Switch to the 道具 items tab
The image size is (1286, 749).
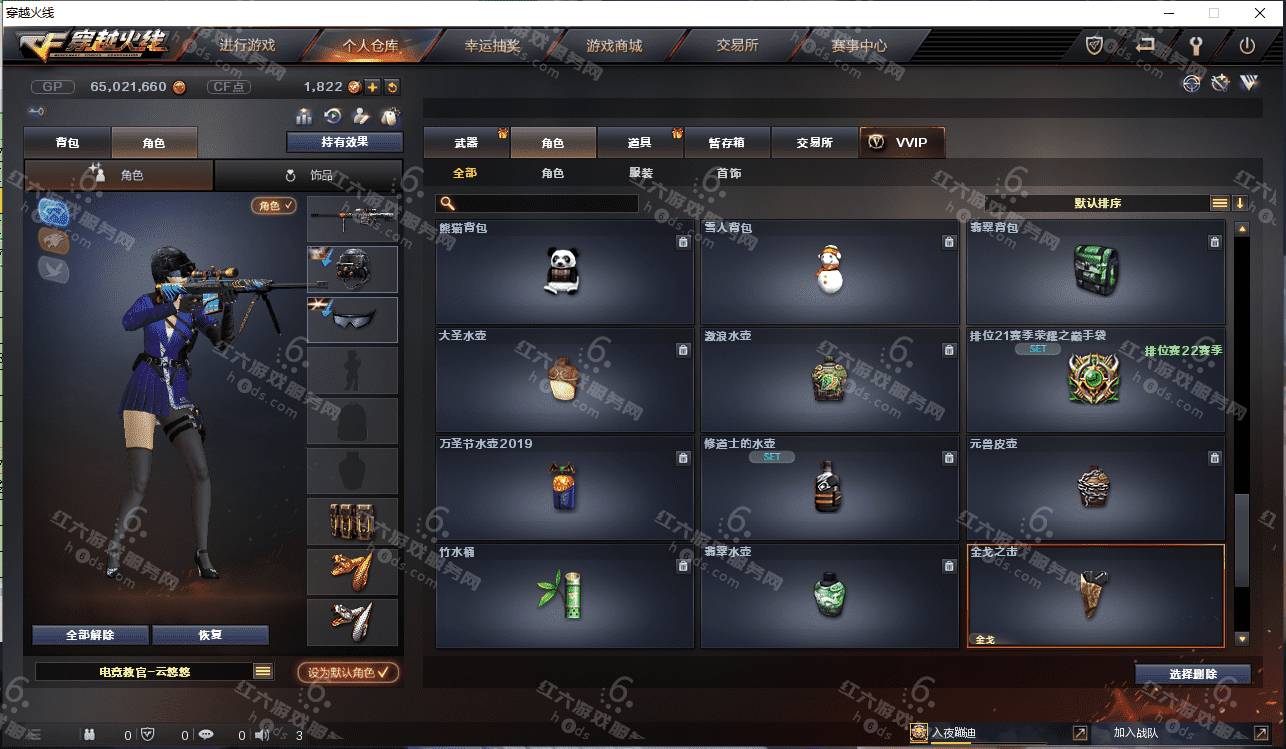pyautogui.click(x=640, y=143)
